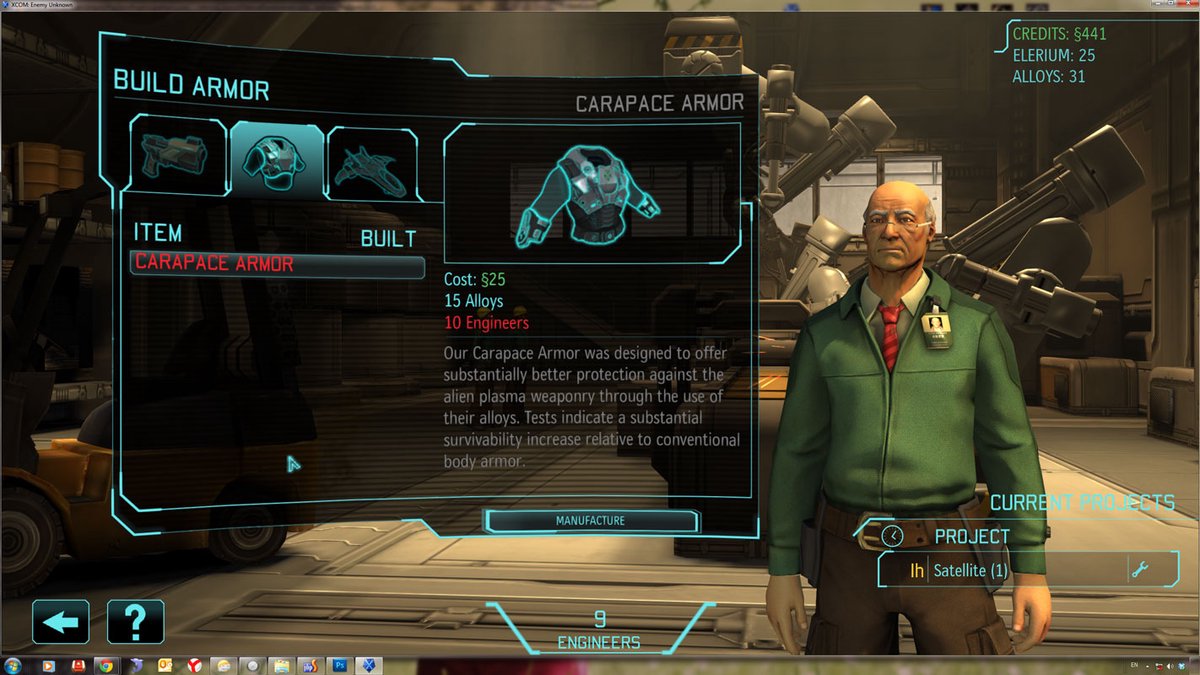Screen dimensions: 1200x675
Task: Open Photoshop from the Windows taskbar
Action: [340, 666]
